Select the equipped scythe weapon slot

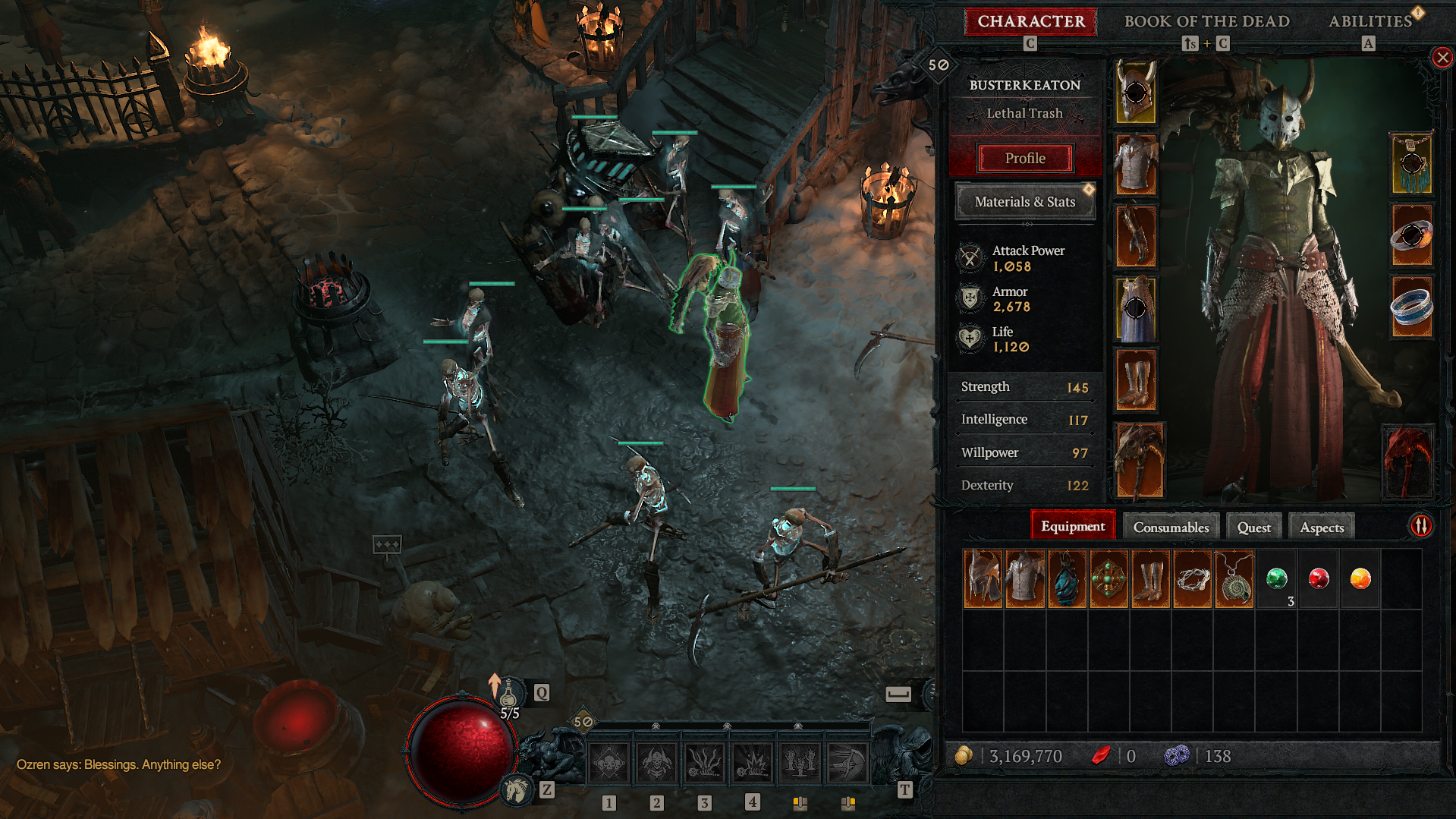1139,461
